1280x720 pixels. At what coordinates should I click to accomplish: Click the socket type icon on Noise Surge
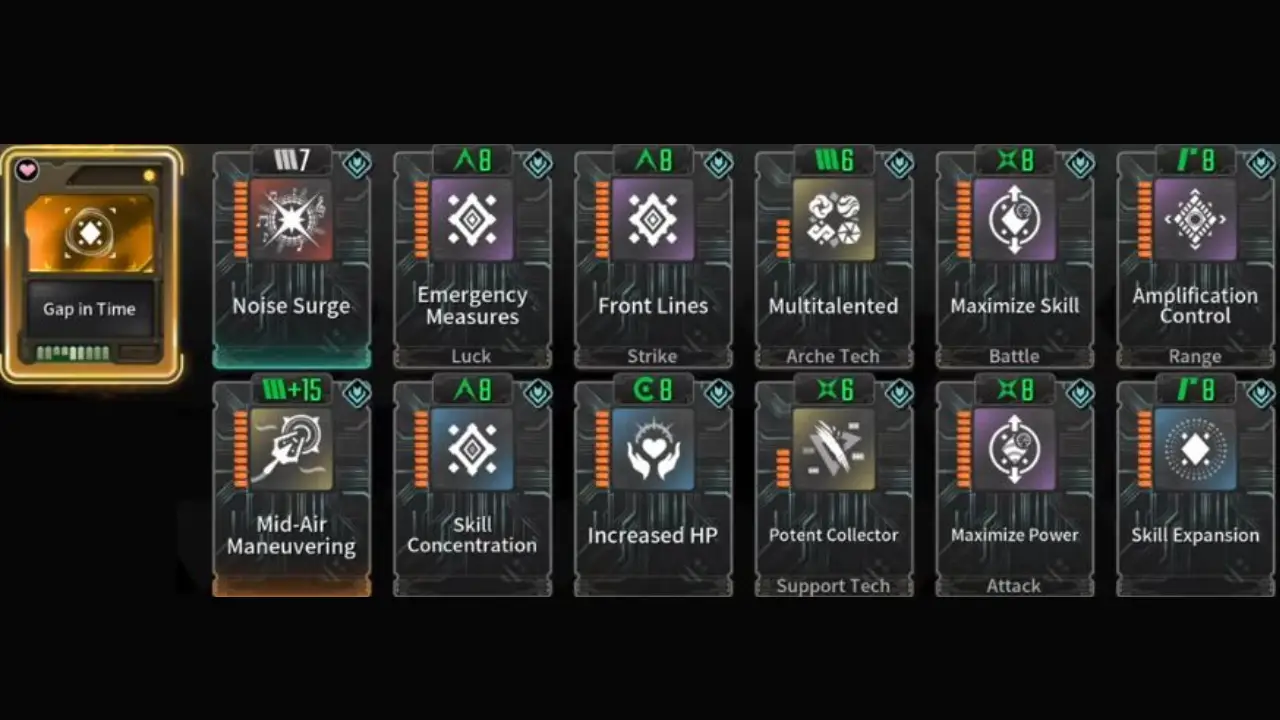coord(357,164)
